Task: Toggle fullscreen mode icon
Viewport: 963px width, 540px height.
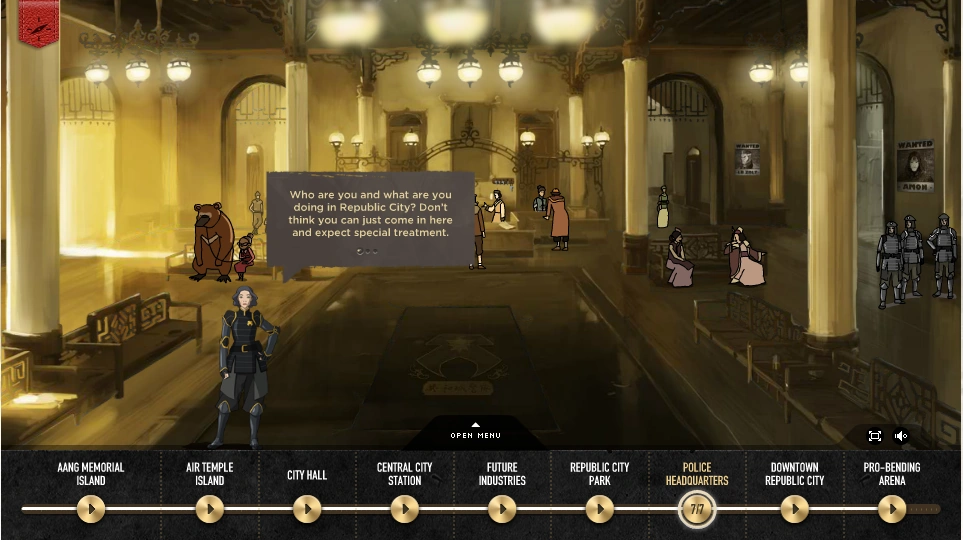Action: (874, 435)
